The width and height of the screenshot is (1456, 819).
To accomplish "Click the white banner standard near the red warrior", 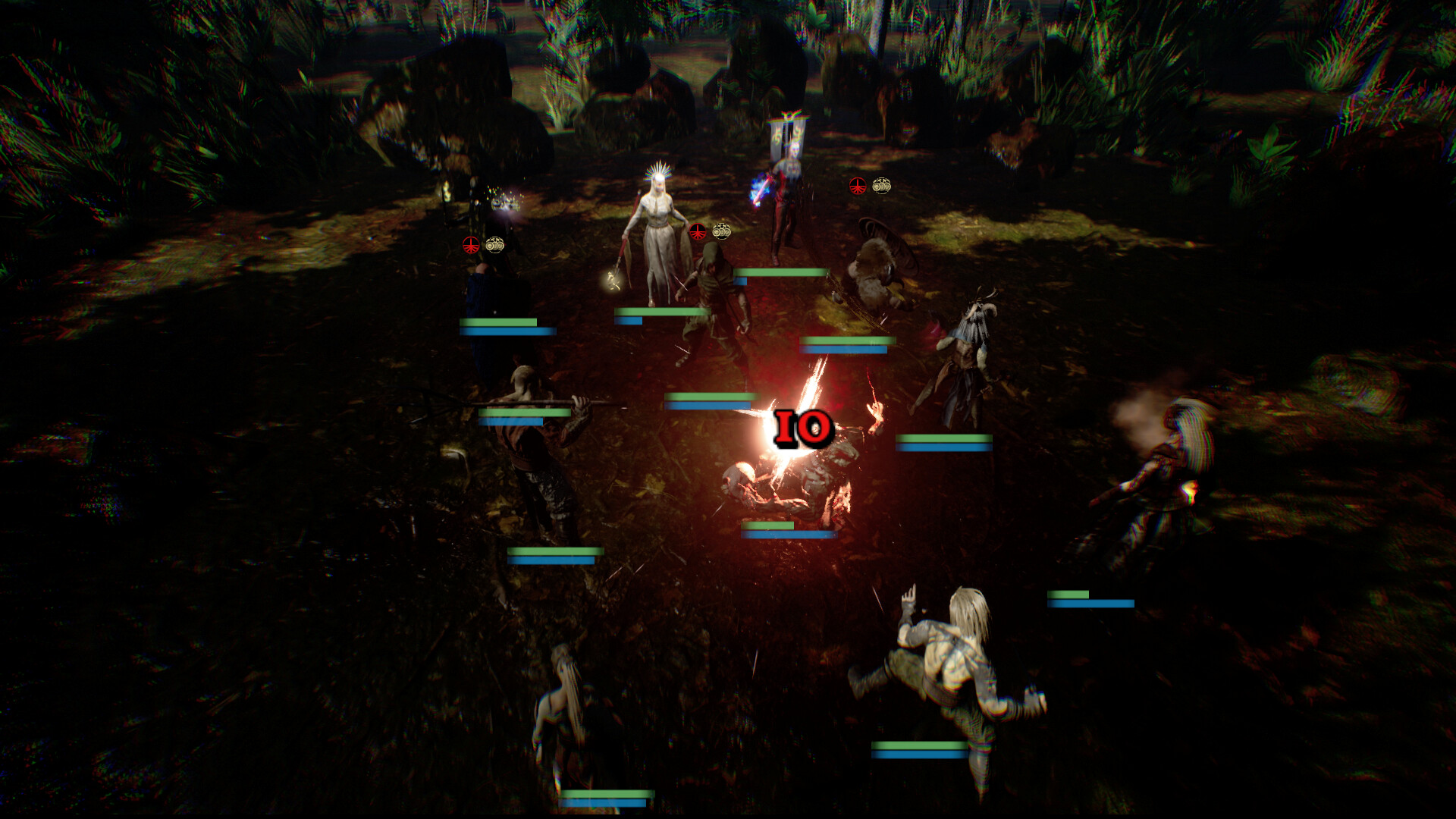I will tap(789, 136).
